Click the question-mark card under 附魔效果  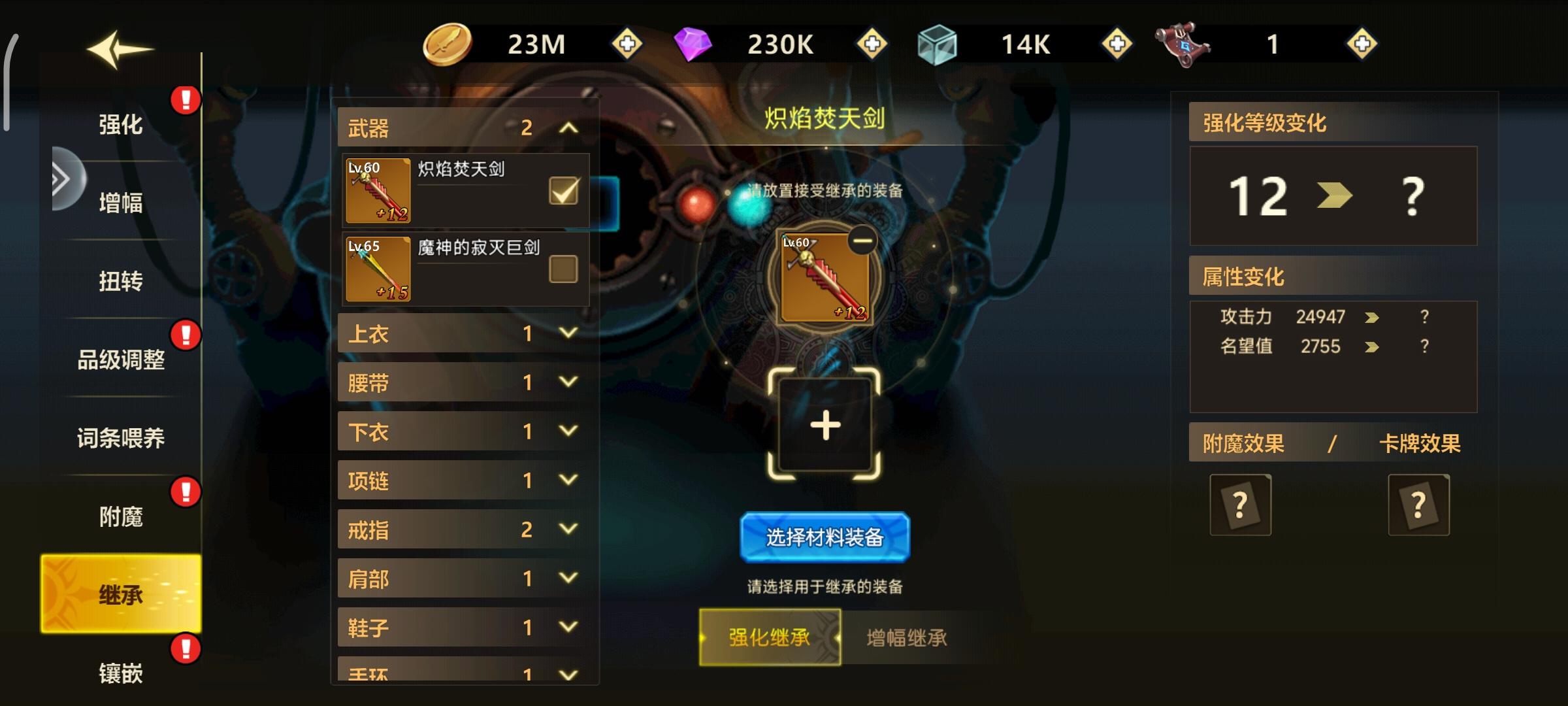[x=1240, y=505]
